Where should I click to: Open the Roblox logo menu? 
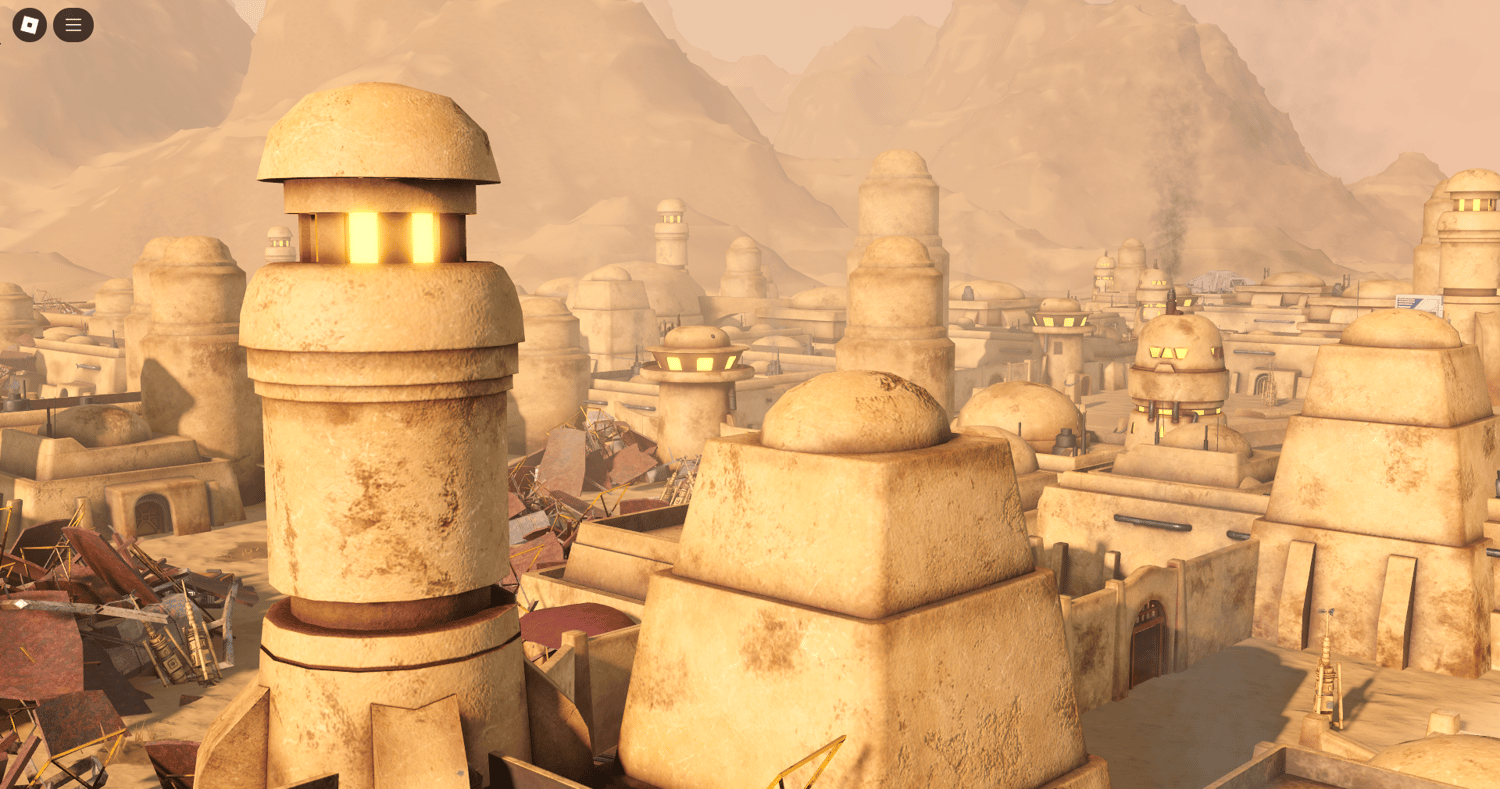coord(29,25)
